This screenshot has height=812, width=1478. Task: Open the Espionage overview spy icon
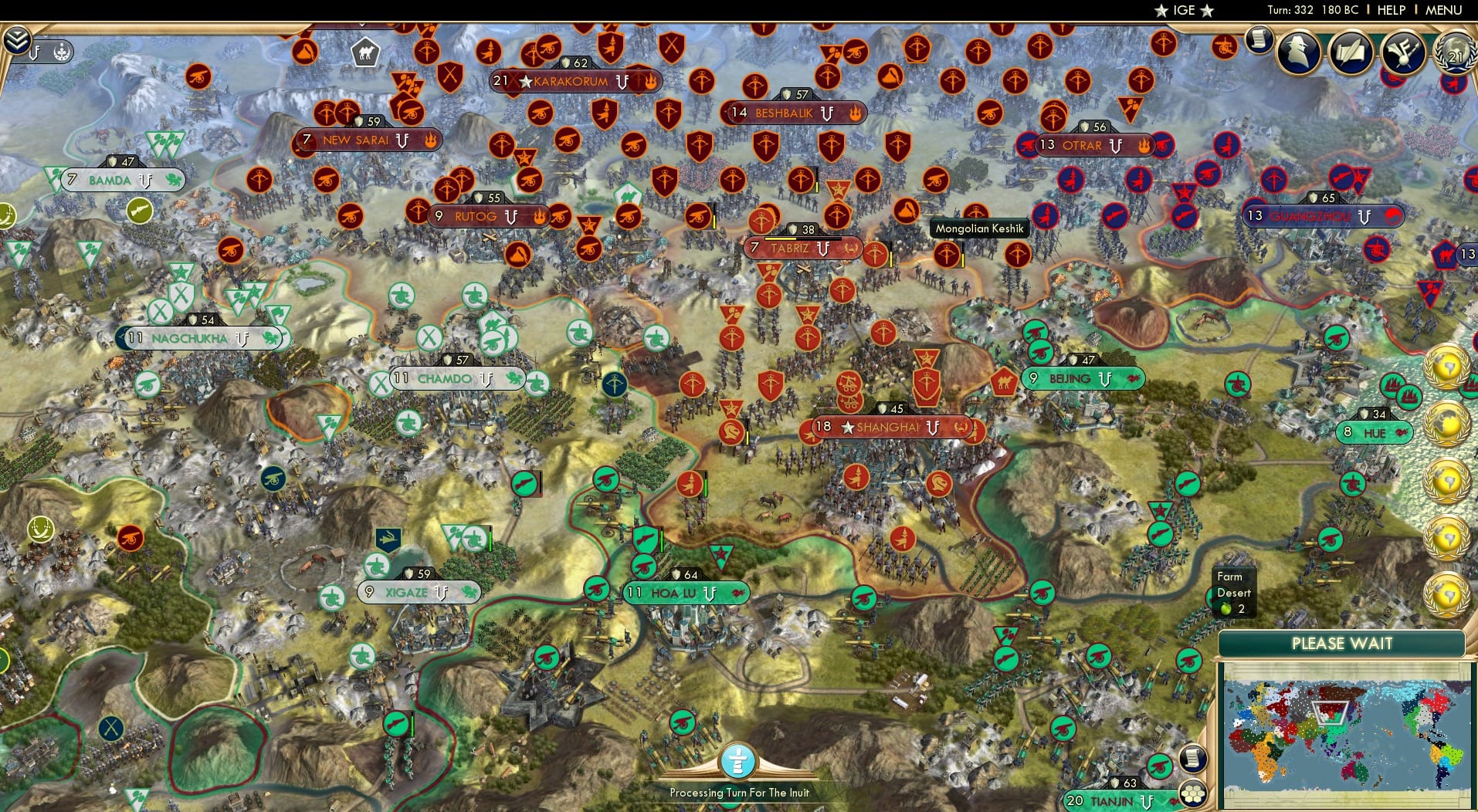coord(1298,53)
